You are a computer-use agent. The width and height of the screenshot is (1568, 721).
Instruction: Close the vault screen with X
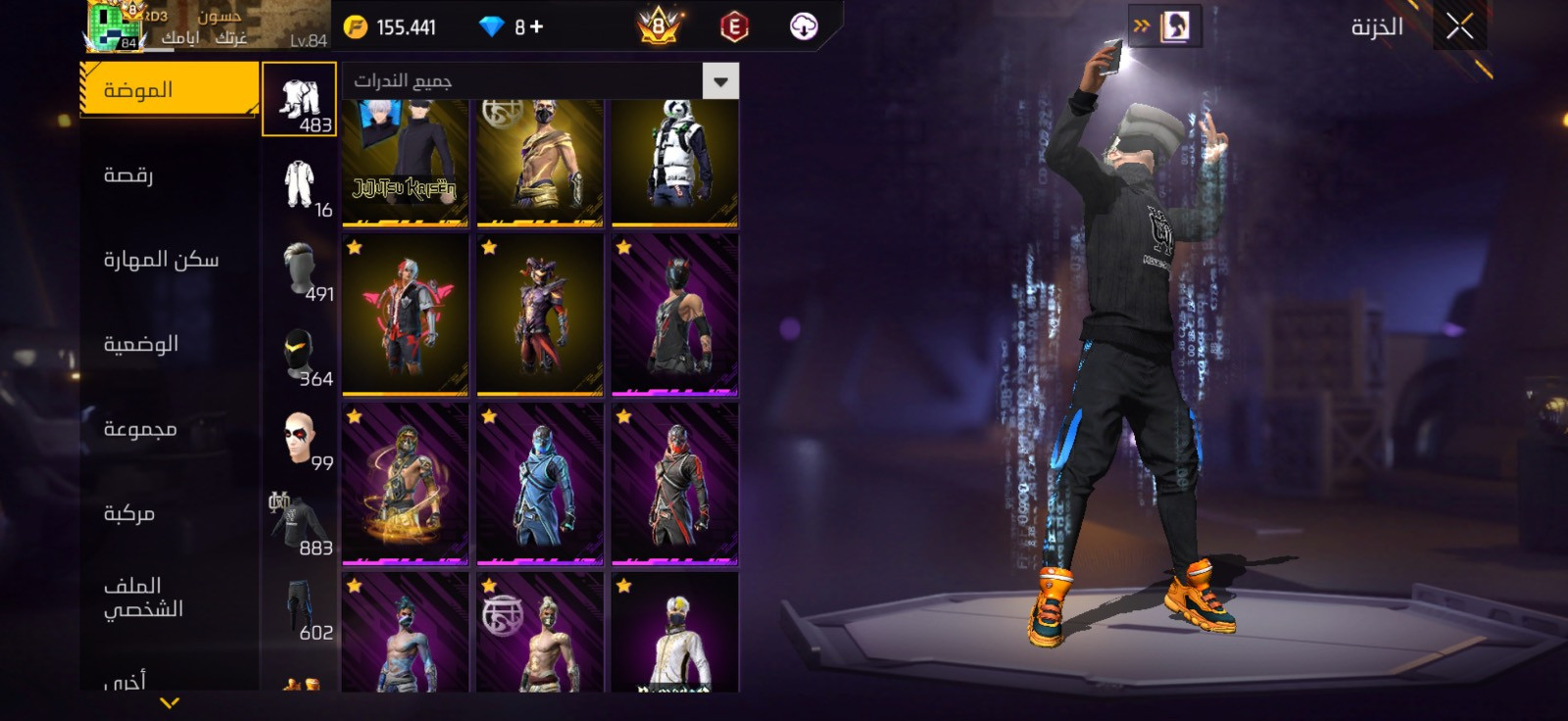(1459, 27)
